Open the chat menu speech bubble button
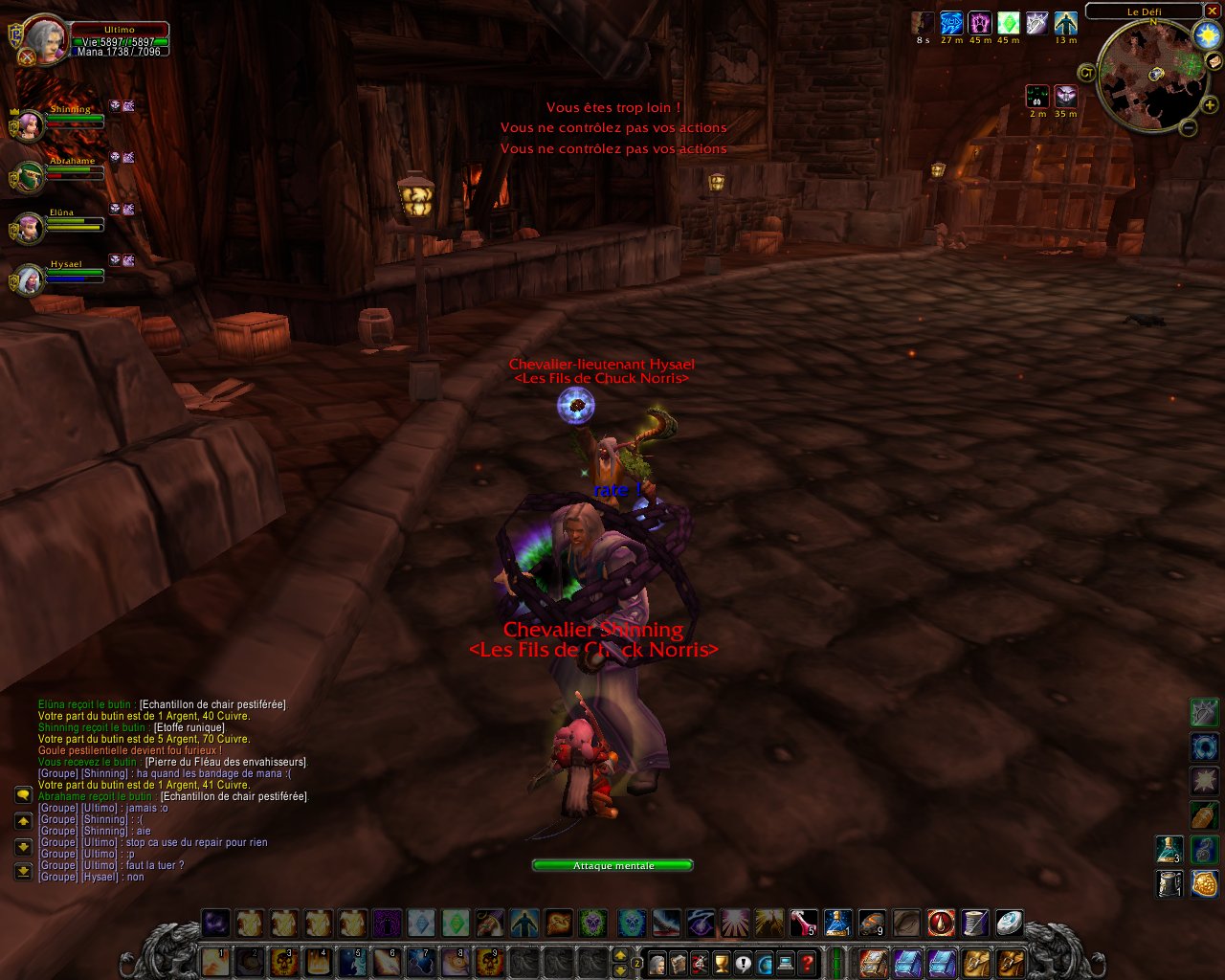 23,795
